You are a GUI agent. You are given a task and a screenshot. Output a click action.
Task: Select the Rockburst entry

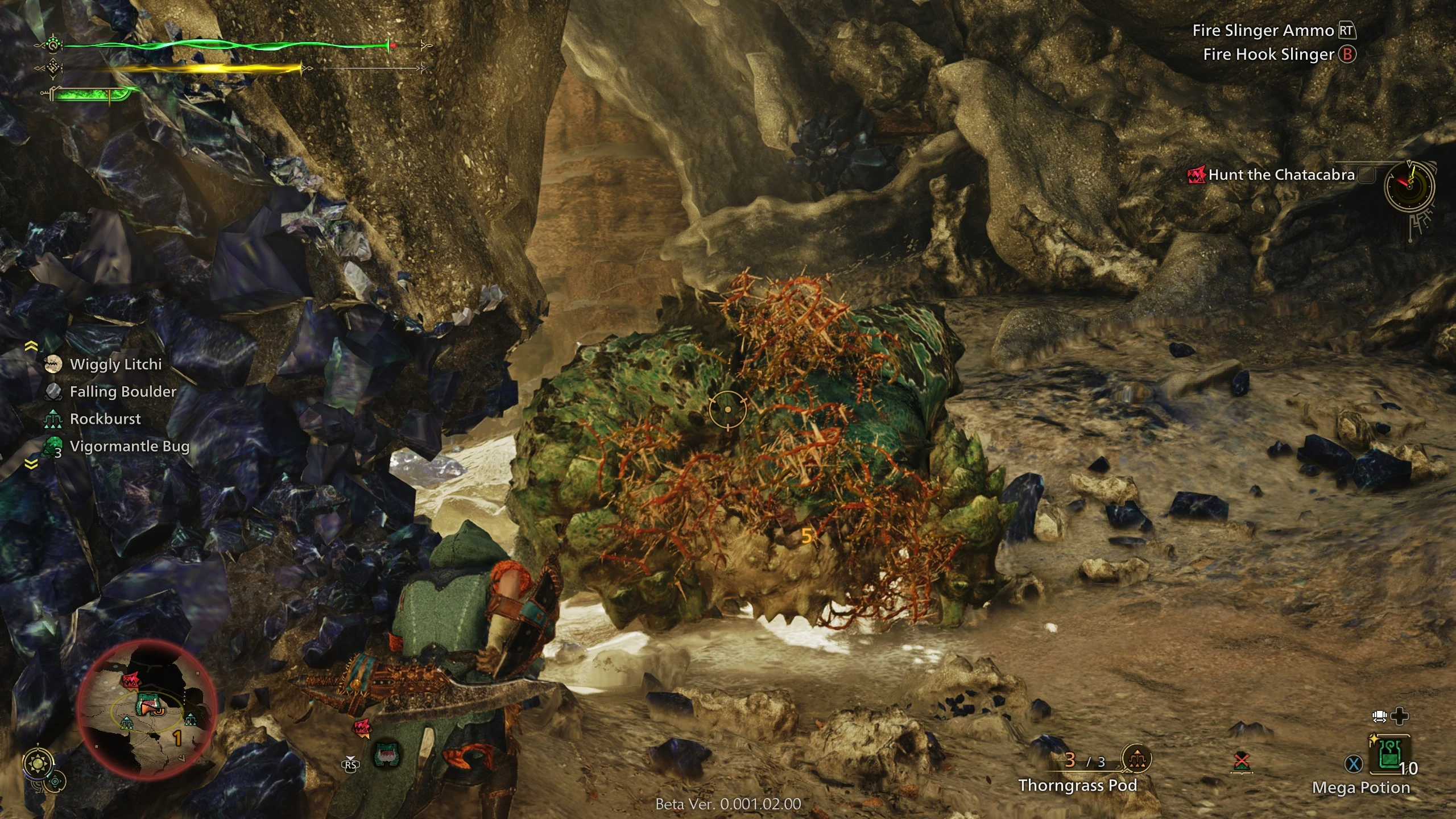tap(105, 419)
